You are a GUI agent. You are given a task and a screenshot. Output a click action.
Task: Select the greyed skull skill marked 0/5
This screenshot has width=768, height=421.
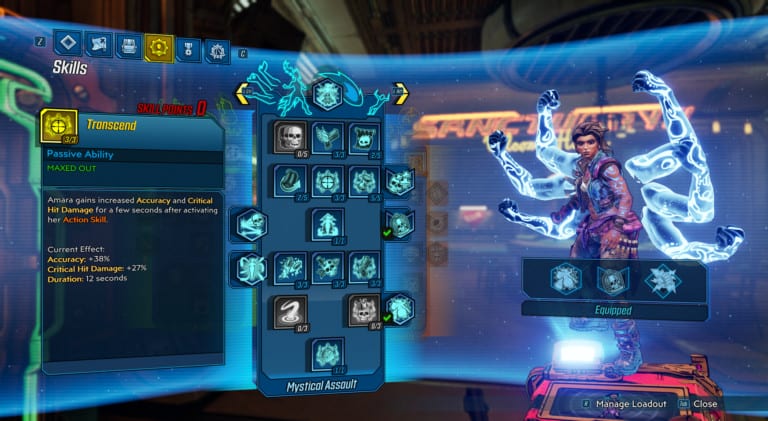(x=291, y=137)
